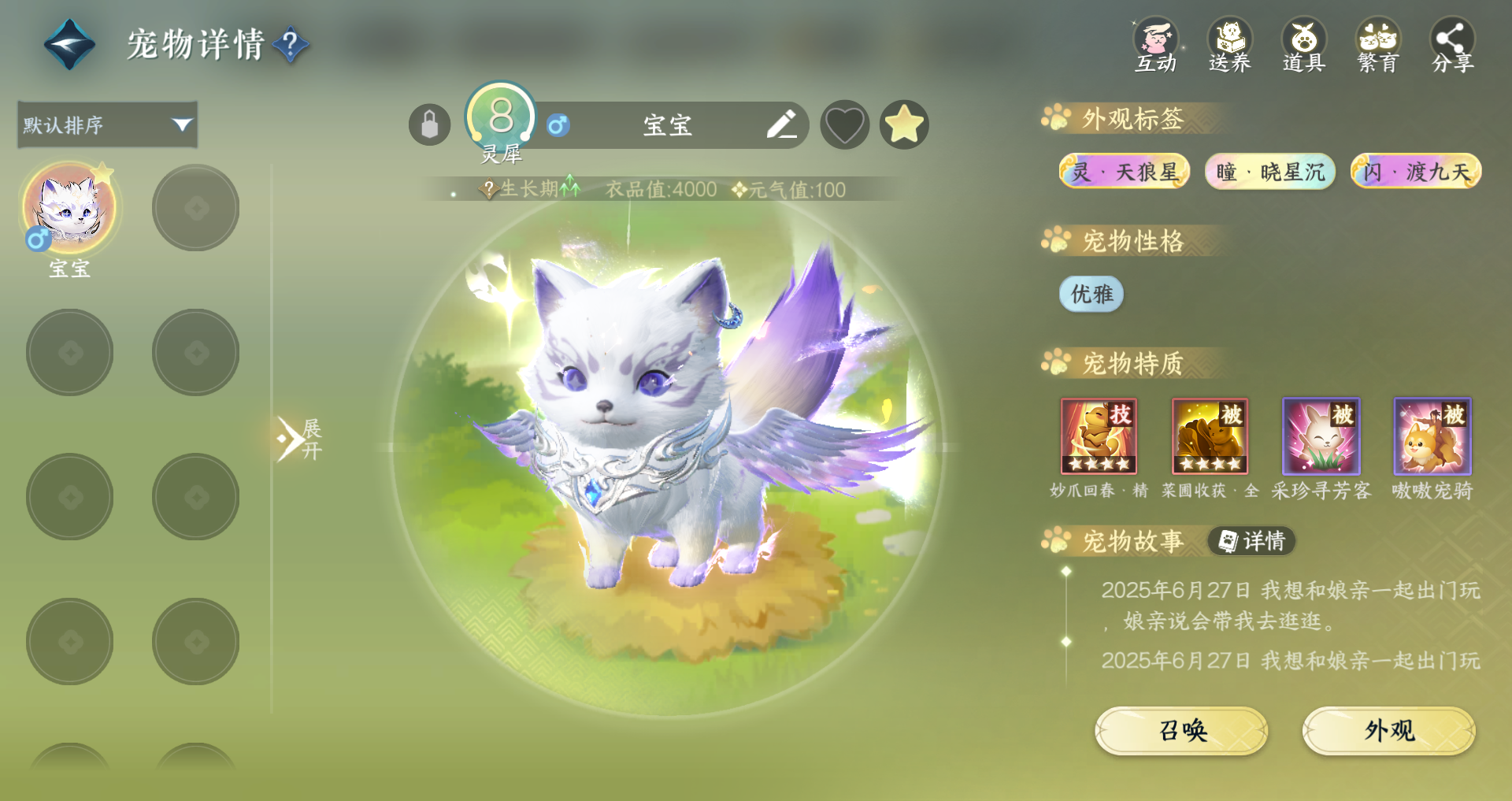The height and width of the screenshot is (801, 1512).
Task: Open the 默认排序 sort dropdown
Action: point(107,124)
